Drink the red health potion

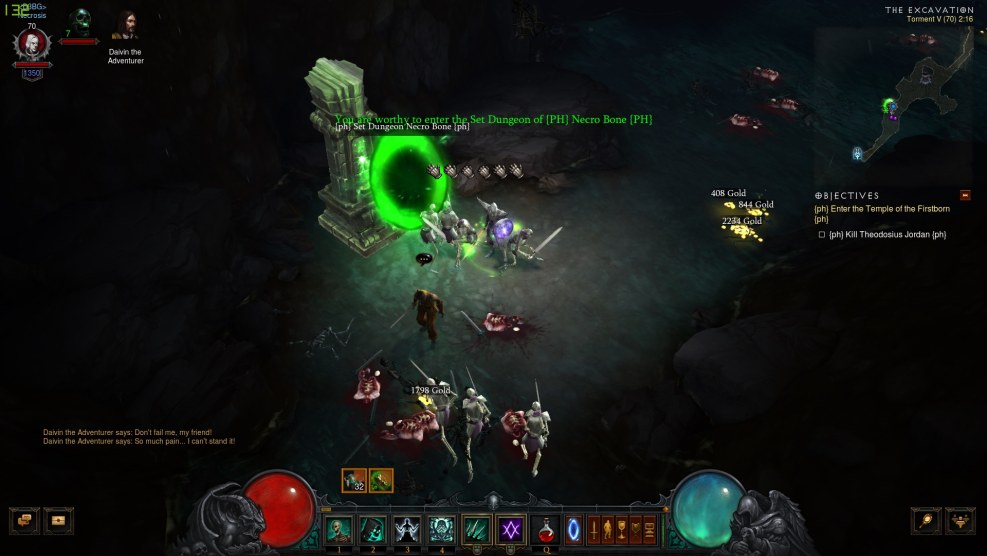coord(547,530)
